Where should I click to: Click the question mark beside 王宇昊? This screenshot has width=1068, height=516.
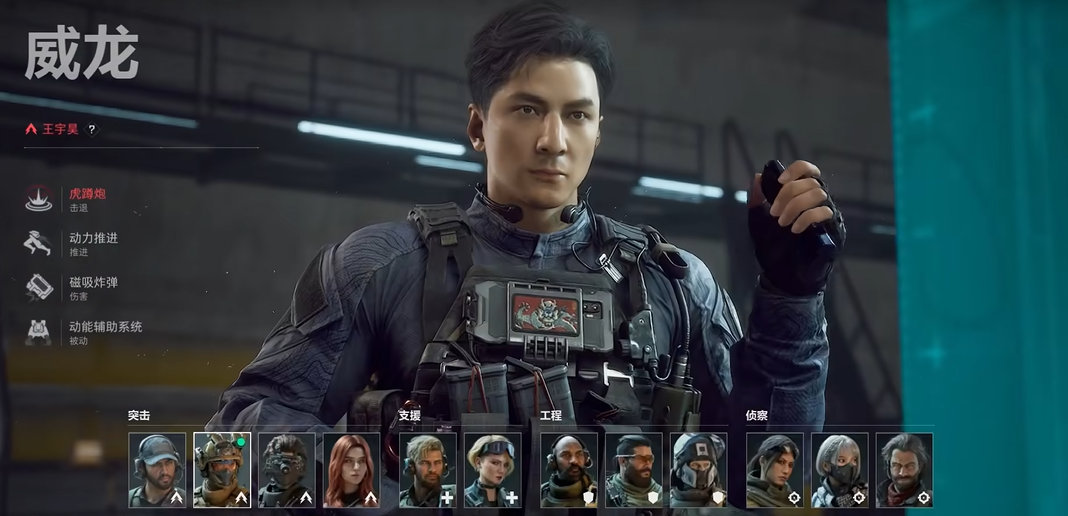(92, 129)
